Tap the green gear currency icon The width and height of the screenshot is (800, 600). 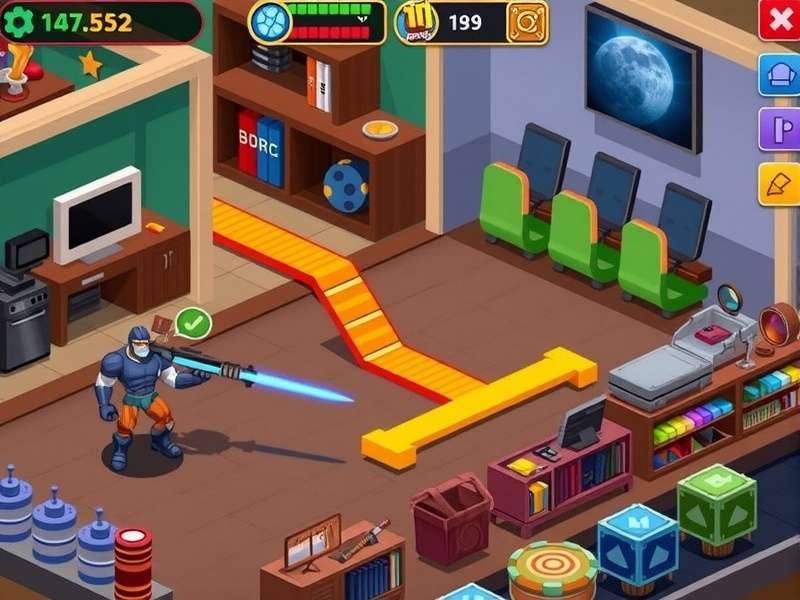pyautogui.click(x=19, y=22)
